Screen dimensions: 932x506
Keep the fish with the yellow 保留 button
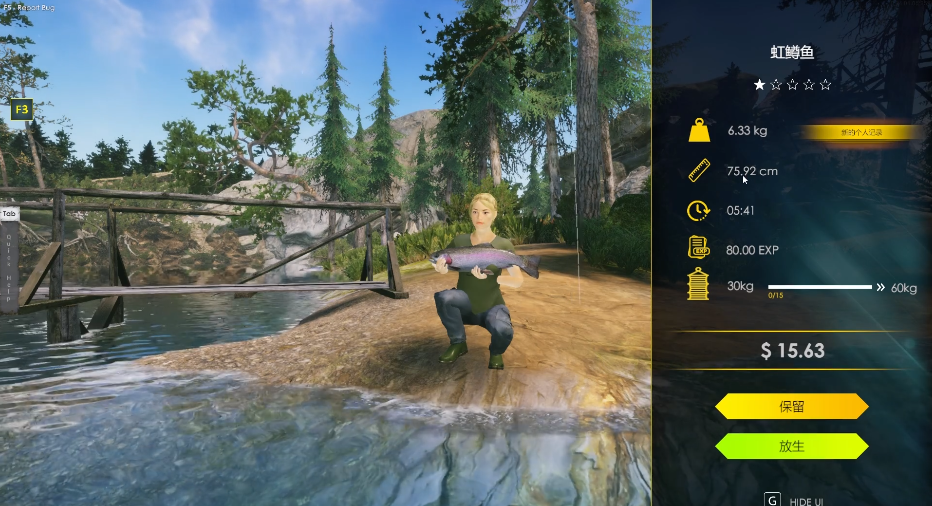click(x=791, y=406)
